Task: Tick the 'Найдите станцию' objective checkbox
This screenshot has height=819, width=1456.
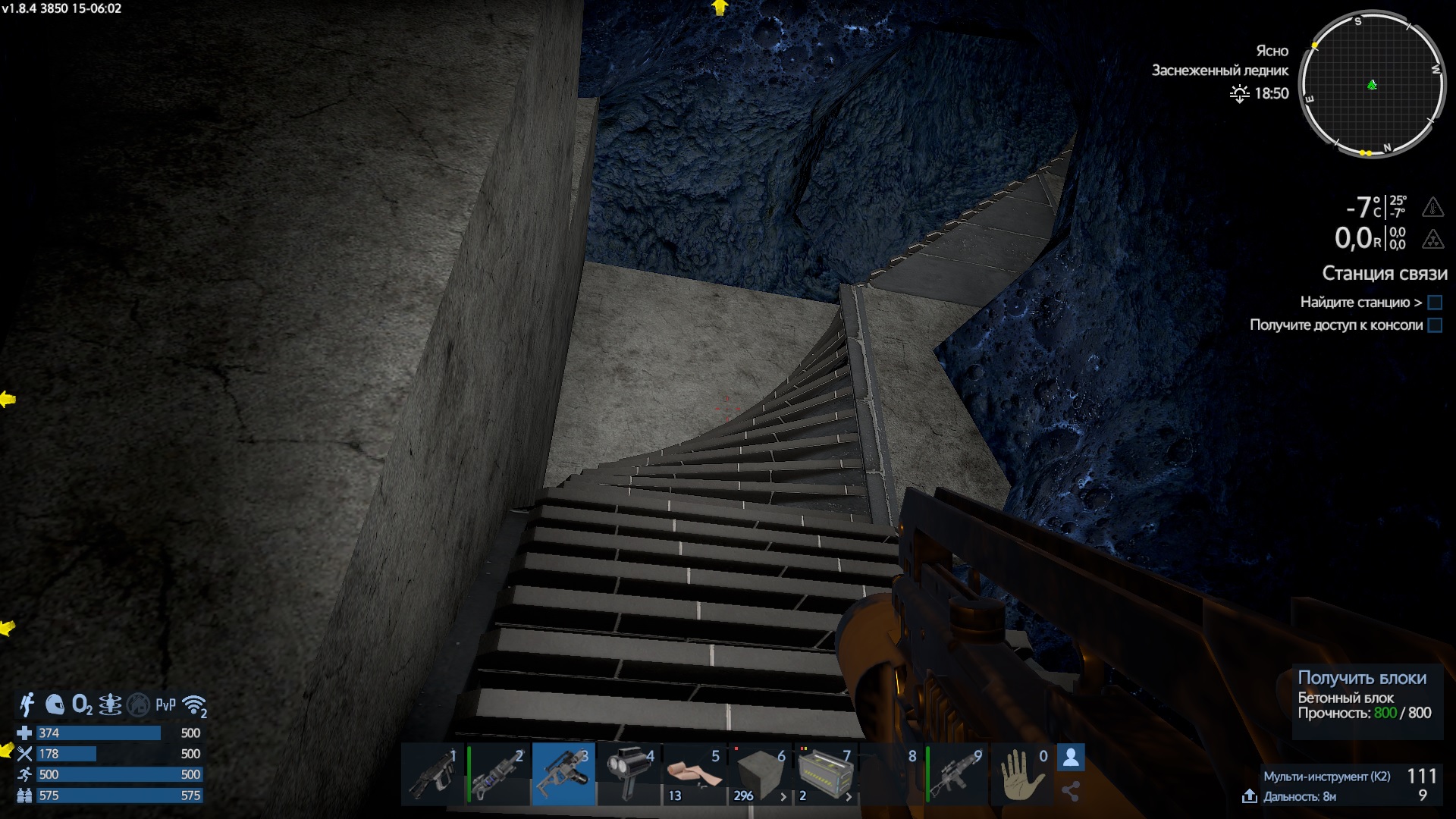Action: pos(1435,303)
